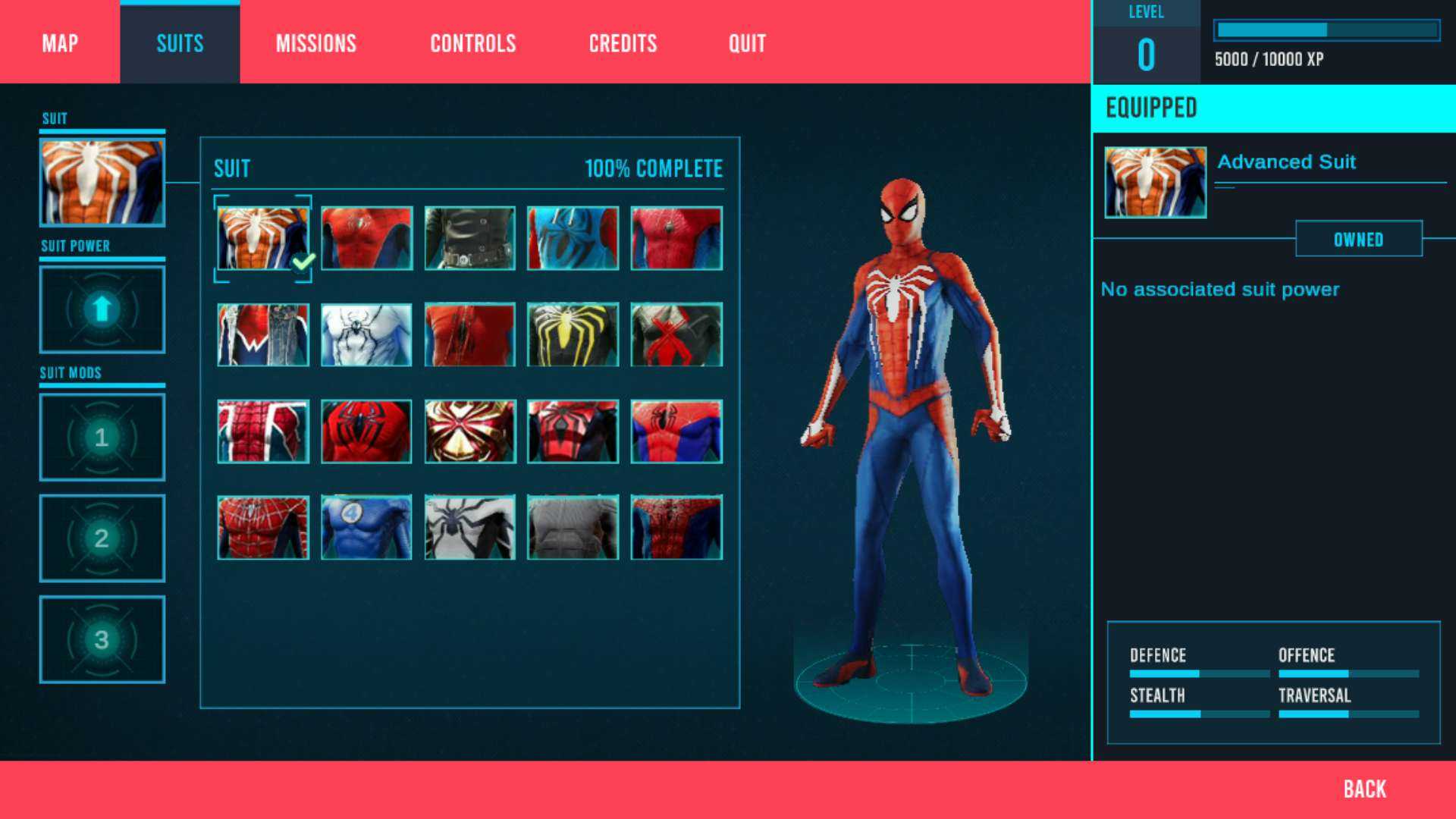Select the equipped Advanced Suit thumbnail in grid
Viewport: 1456px width, 819px height.
click(x=262, y=238)
